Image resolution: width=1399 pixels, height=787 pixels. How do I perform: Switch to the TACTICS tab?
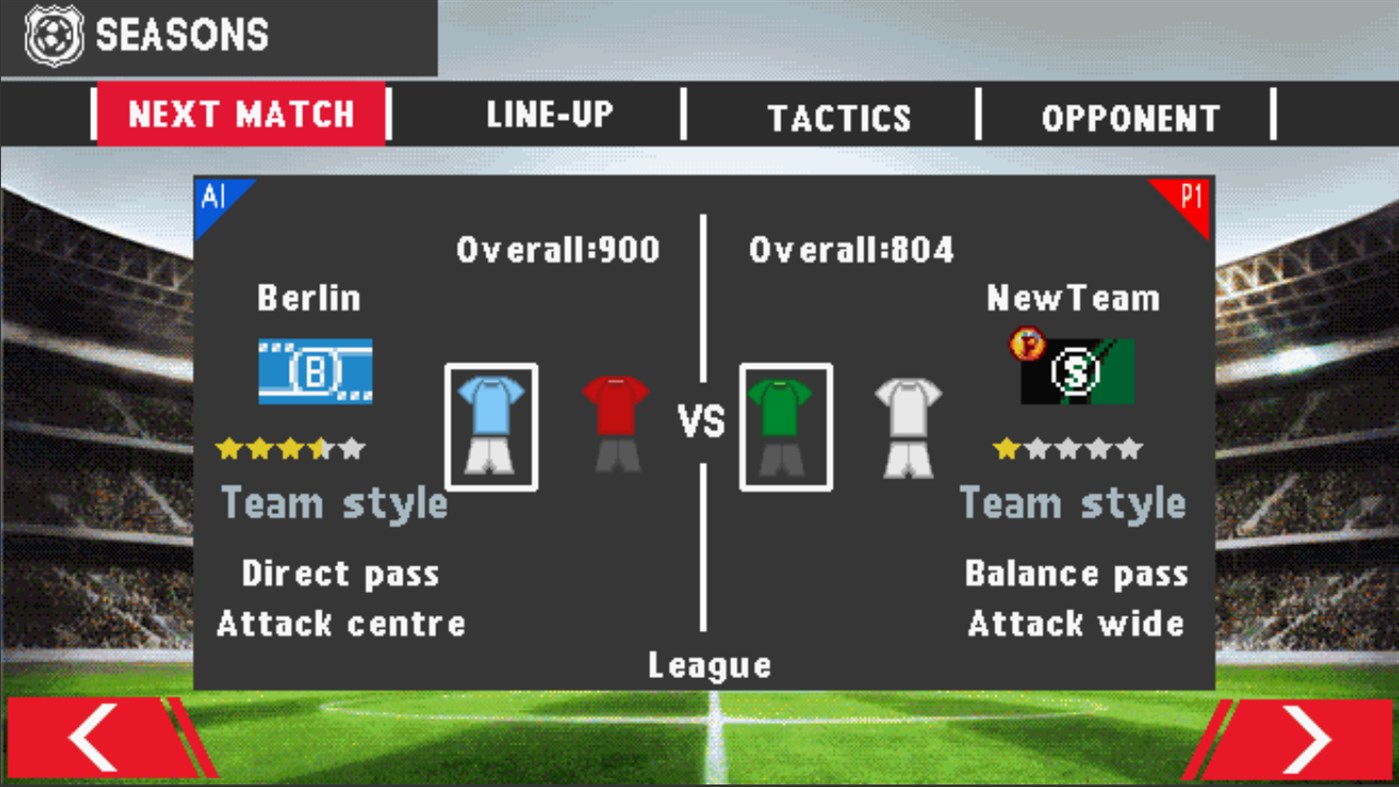(840, 116)
